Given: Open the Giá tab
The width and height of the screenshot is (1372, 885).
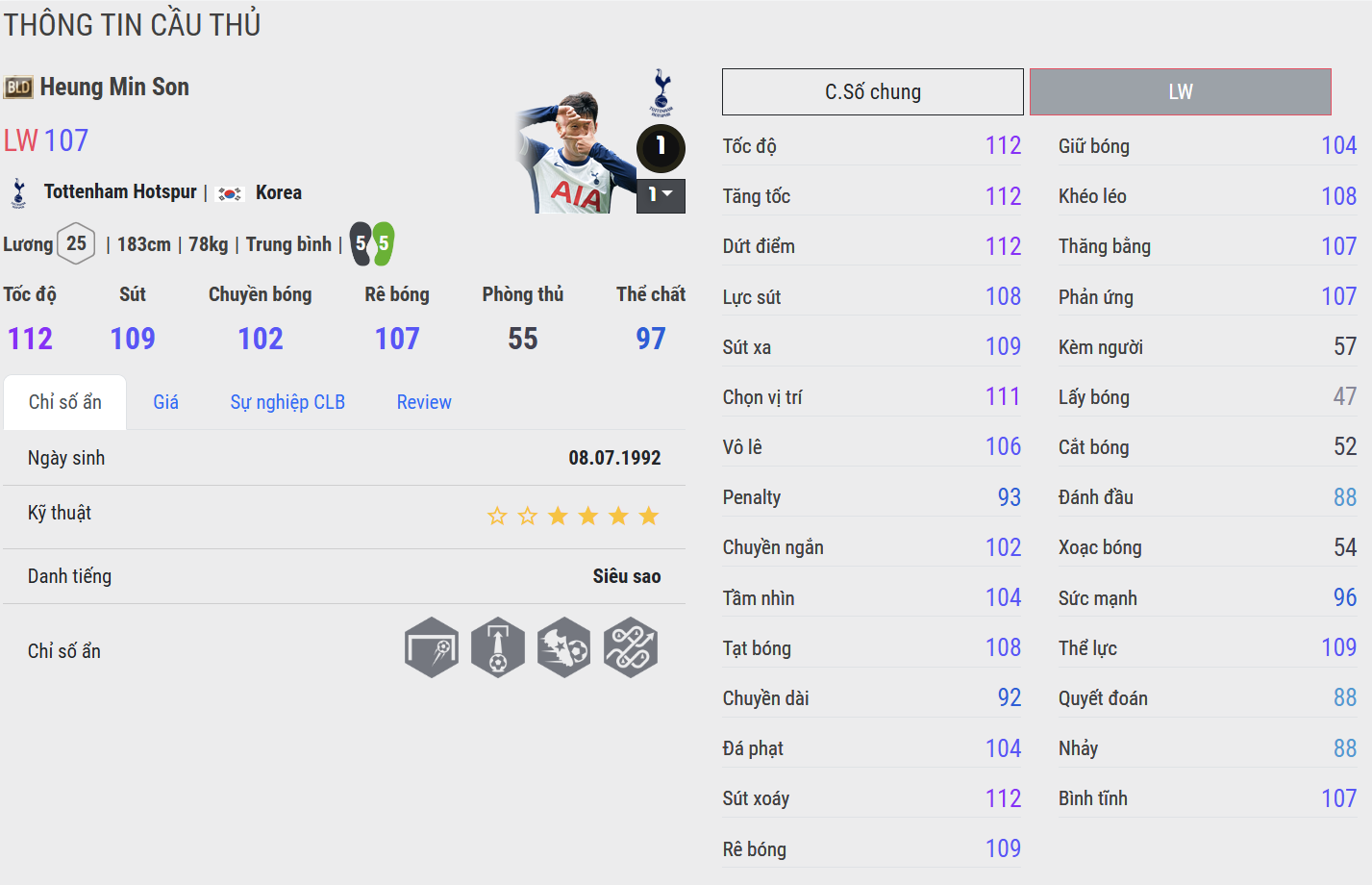Looking at the screenshot, I should pyautogui.click(x=165, y=402).
